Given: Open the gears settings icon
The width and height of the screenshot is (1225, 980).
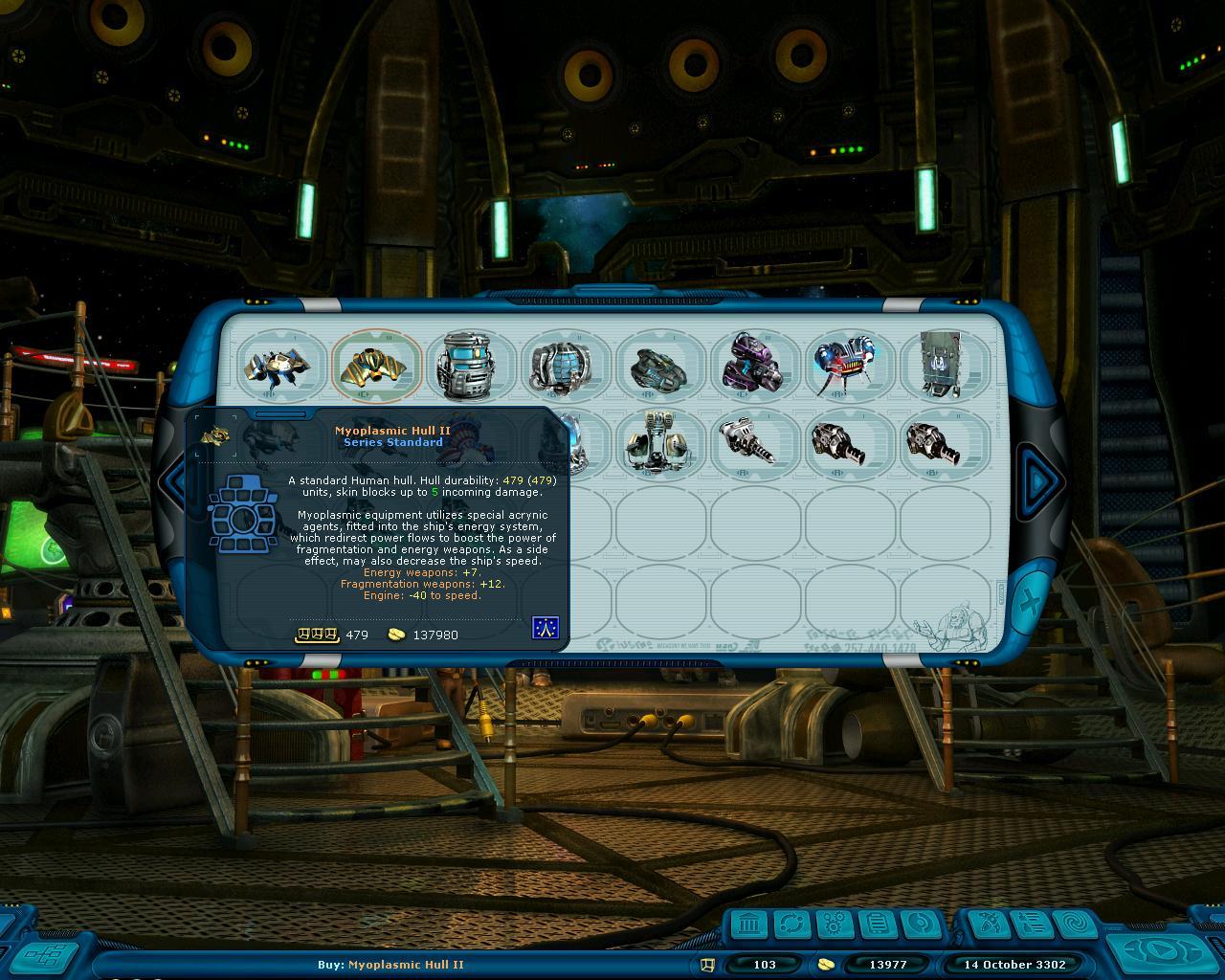Looking at the screenshot, I should pos(835,925).
